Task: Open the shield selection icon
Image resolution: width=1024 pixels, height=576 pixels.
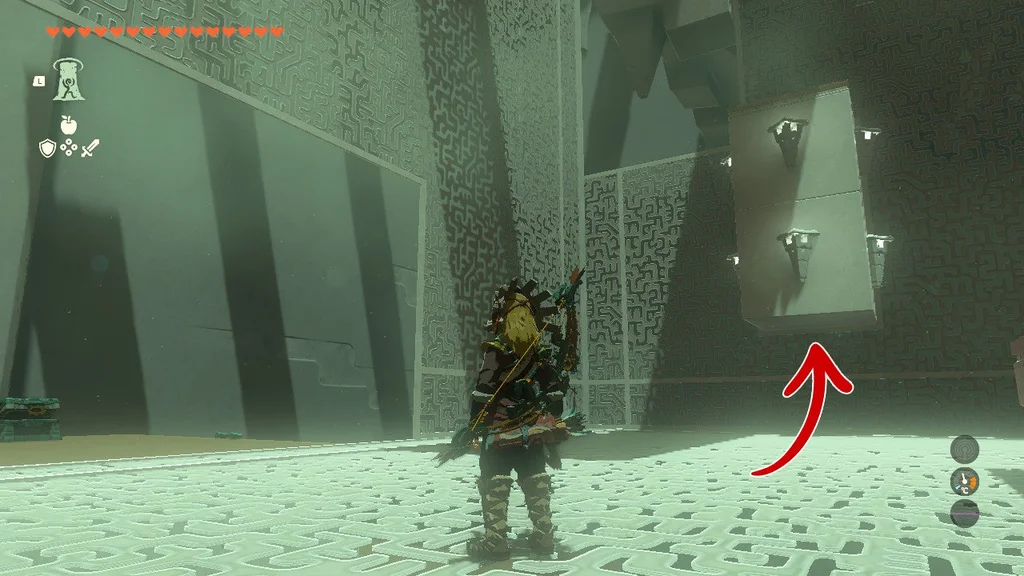Action: [47, 149]
